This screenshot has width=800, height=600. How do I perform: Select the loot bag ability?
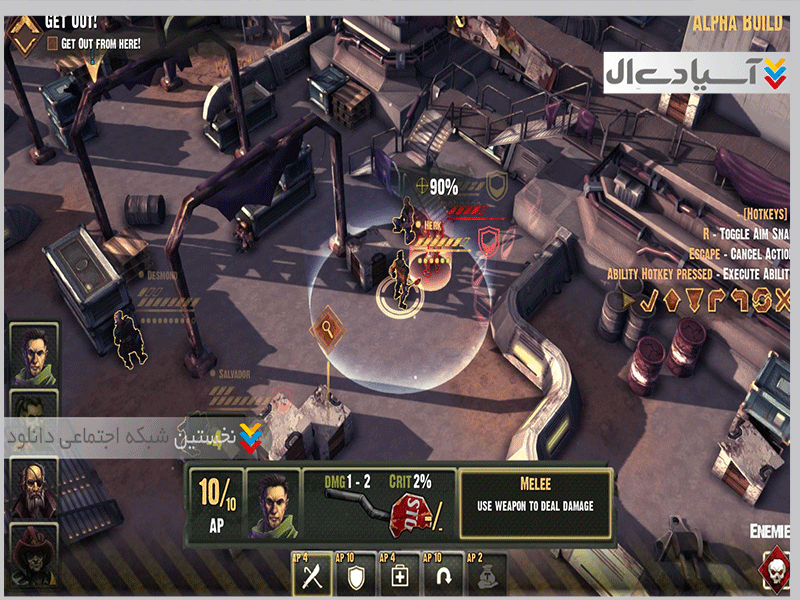(x=485, y=574)
